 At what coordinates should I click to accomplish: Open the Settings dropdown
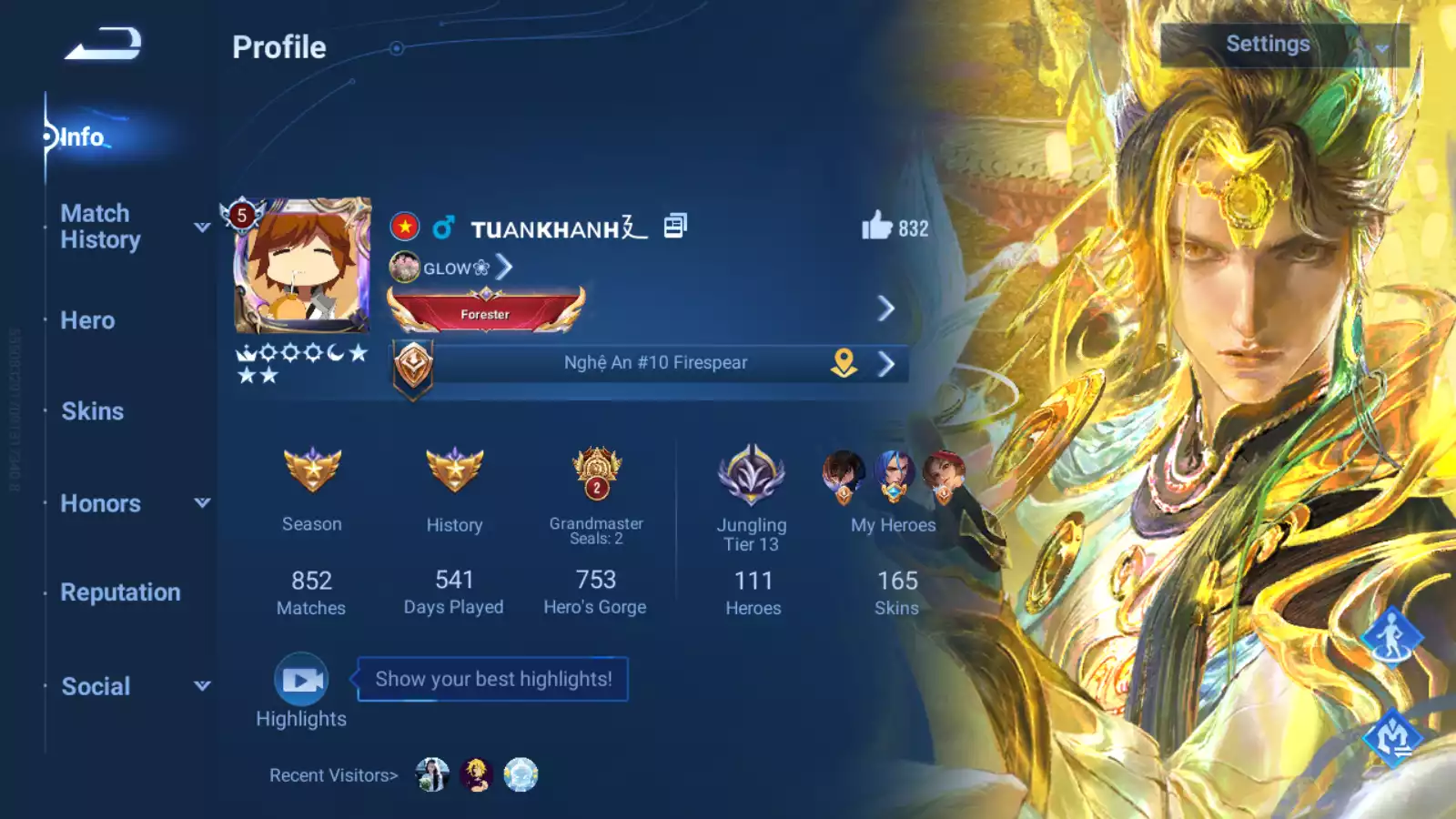point(1284,45)
